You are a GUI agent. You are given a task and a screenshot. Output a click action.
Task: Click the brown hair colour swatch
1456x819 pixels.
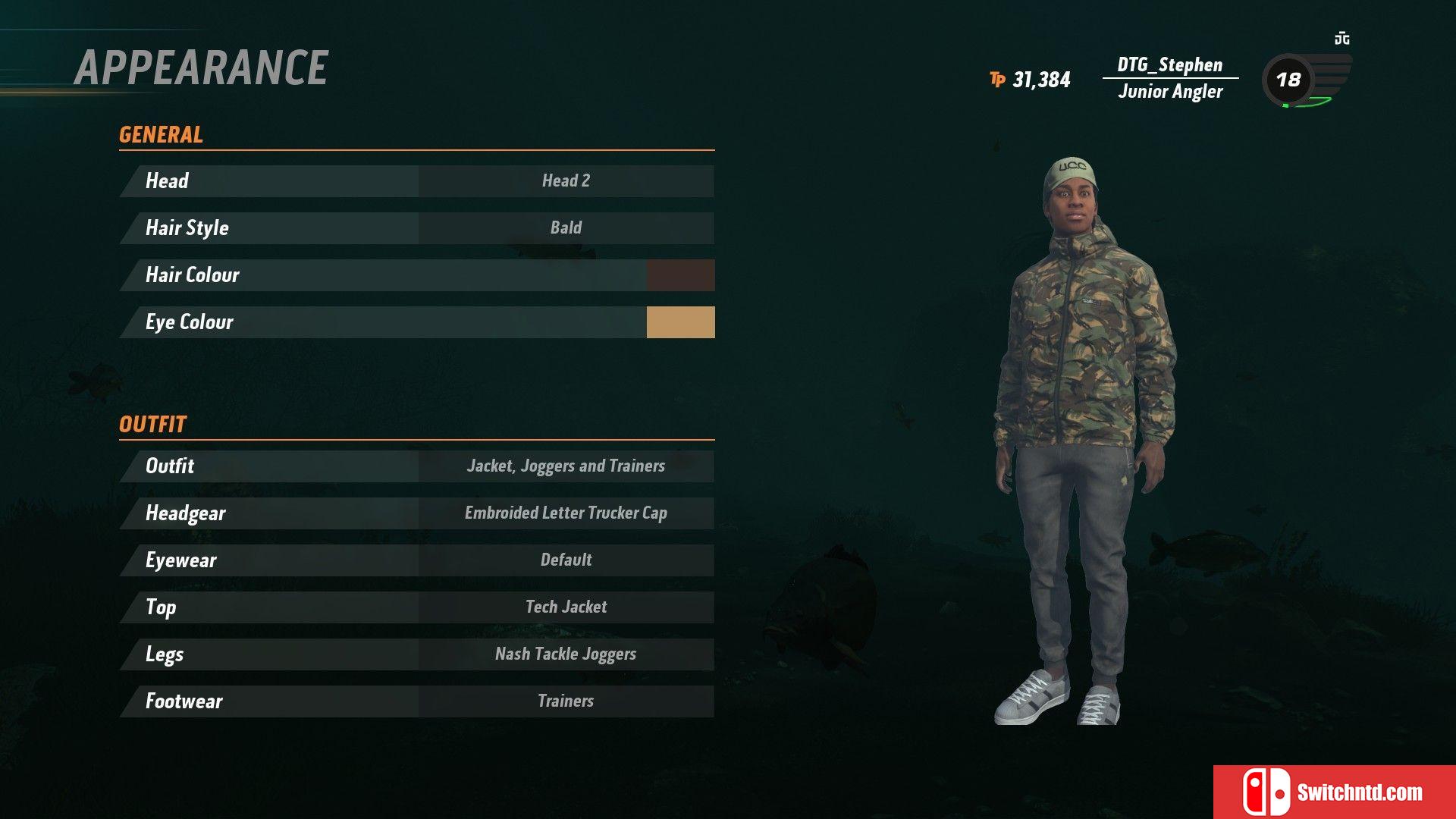click(x=680, y=275)
